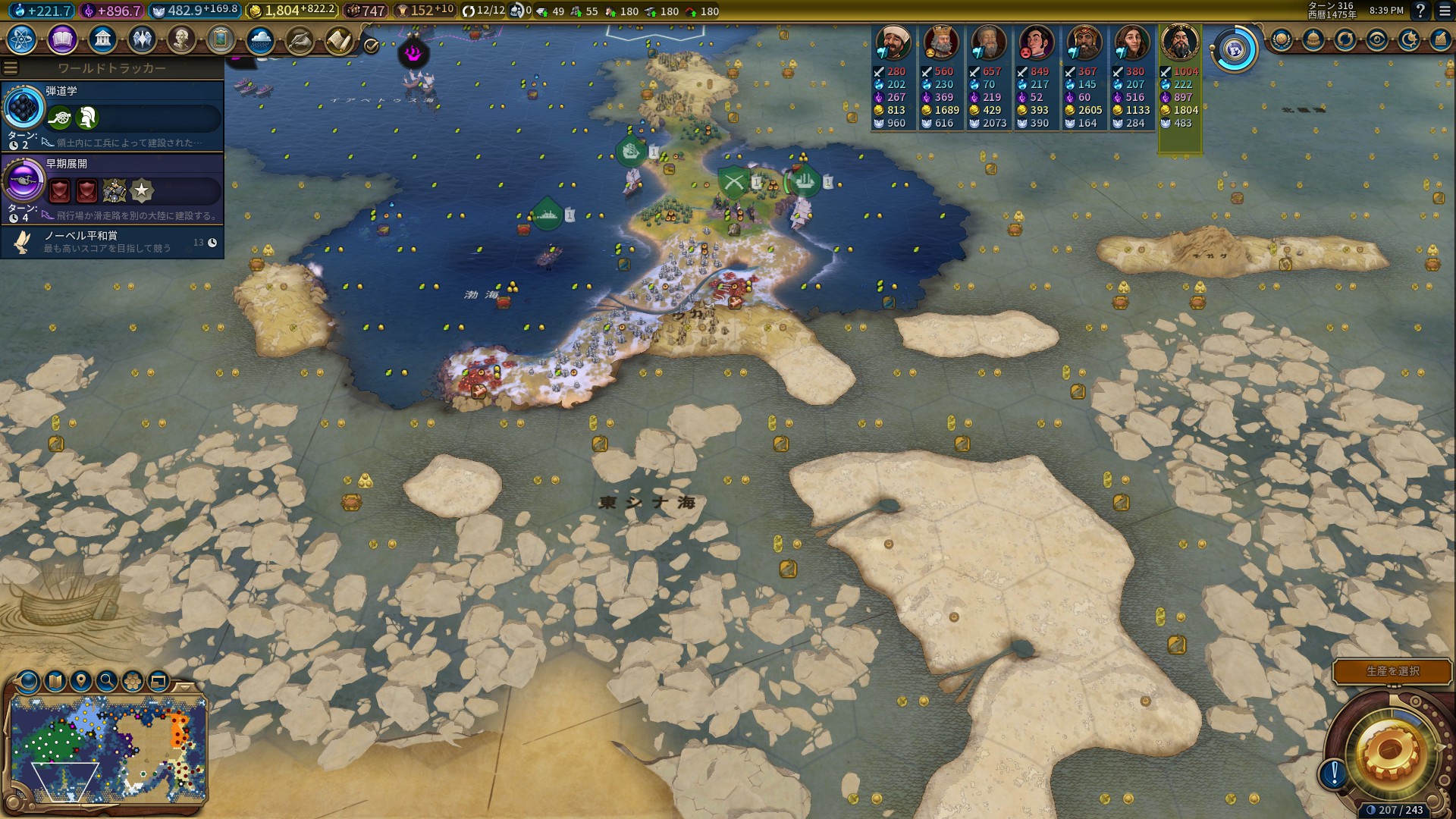Image resolution: width=1456 pixels, height=819 pixels.
Task: Open the minimap map pin tool
Action: click(x=81, y=681)
